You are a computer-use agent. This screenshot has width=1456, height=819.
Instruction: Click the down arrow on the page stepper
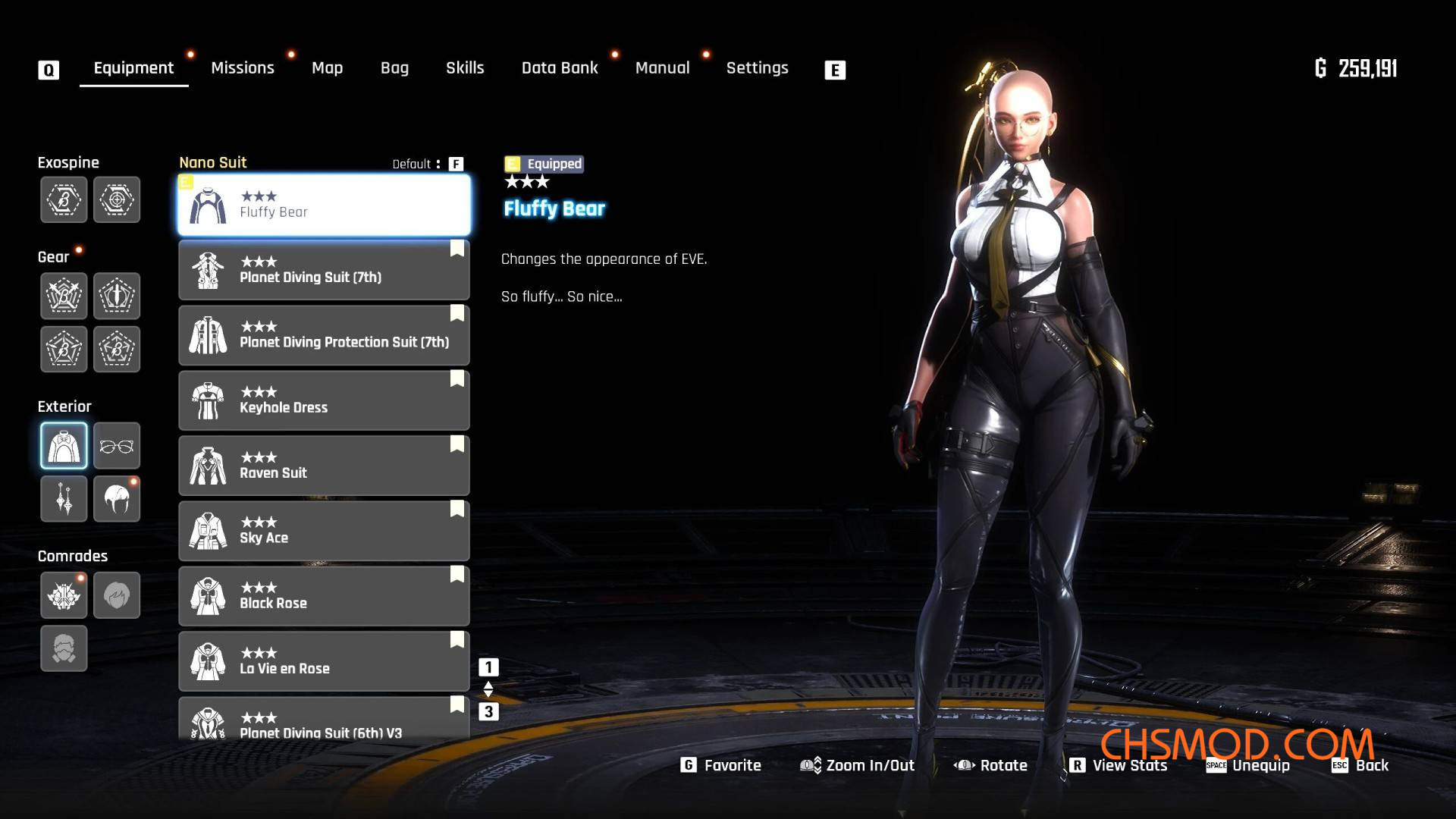pos(488,694)
